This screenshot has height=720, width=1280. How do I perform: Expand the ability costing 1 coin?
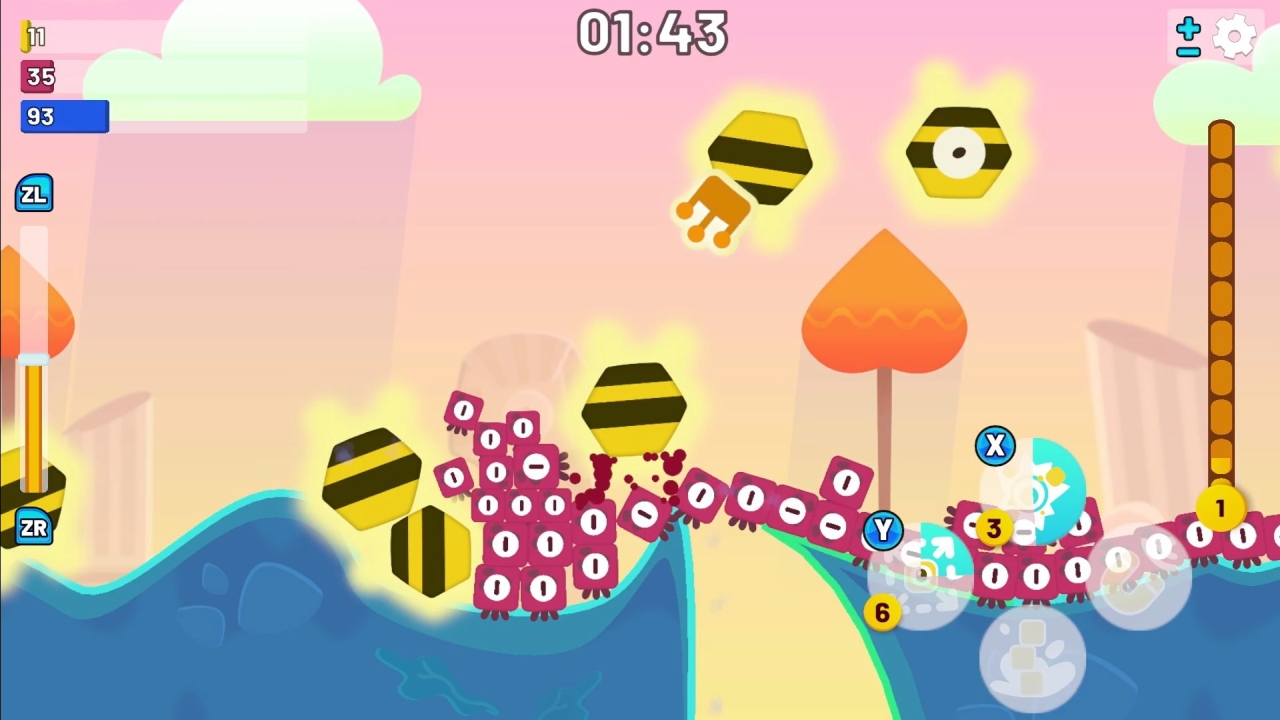(1220, 507)
